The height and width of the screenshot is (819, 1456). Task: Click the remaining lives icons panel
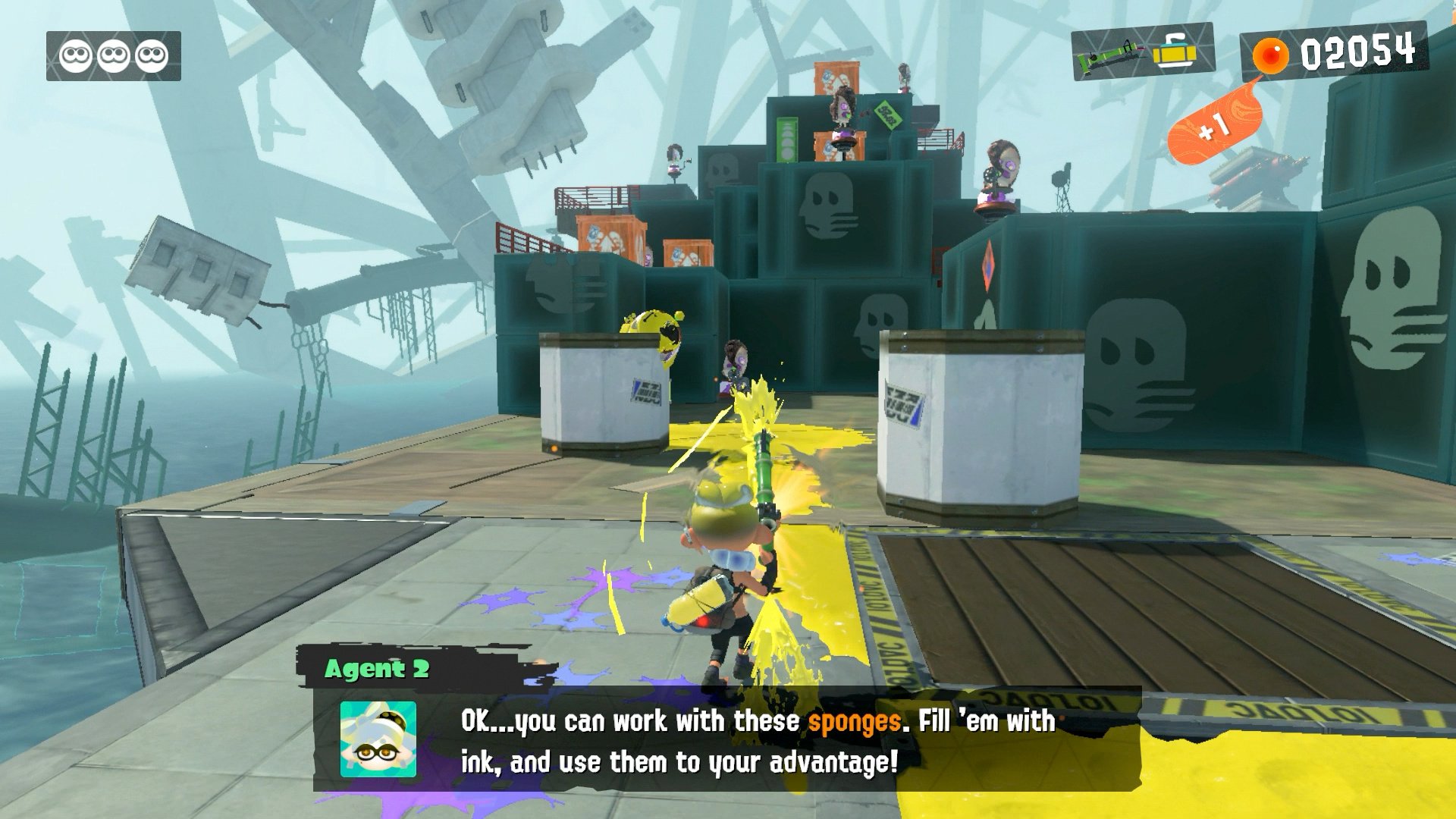tap(114, 55)
